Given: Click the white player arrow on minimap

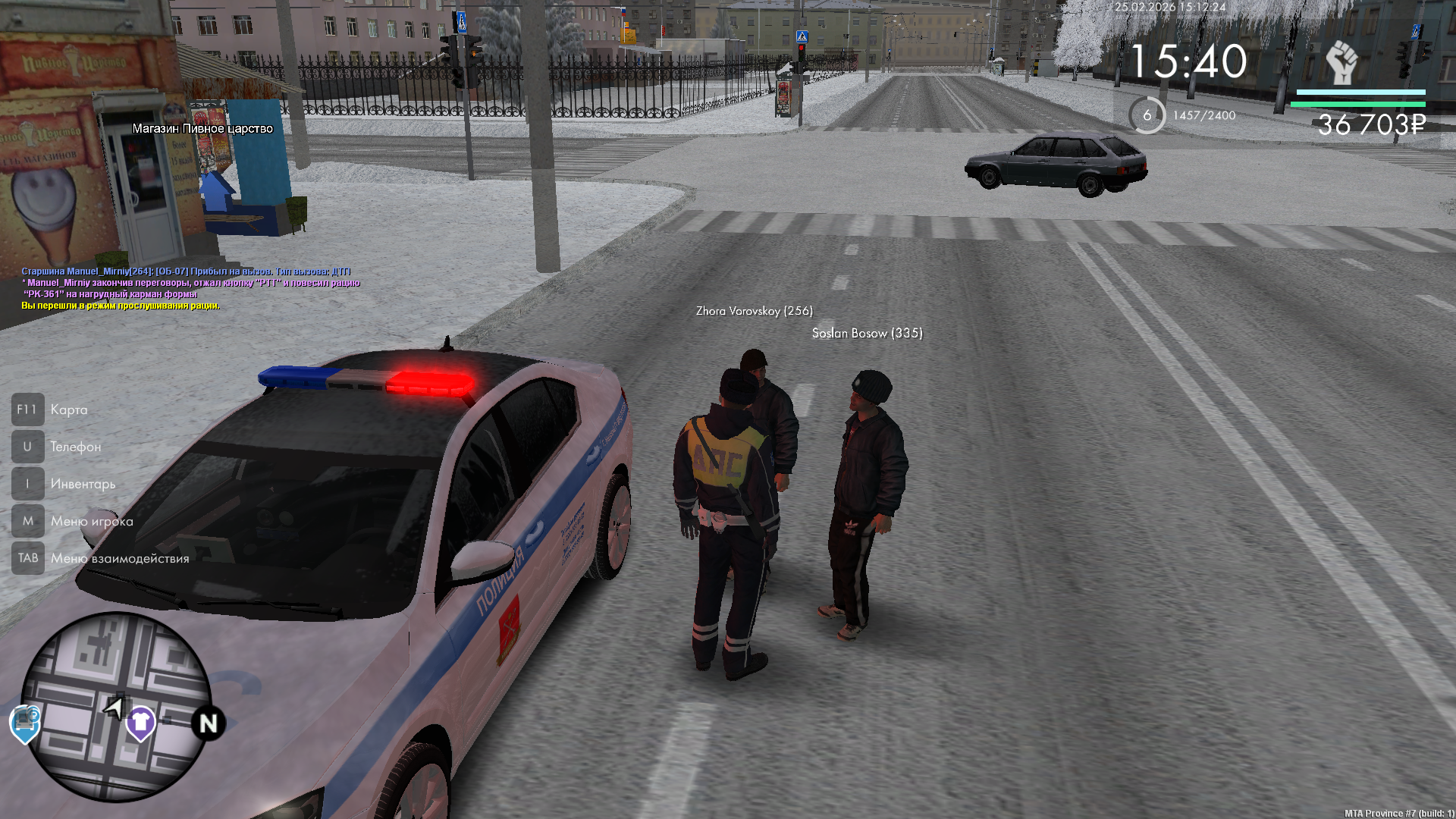Looking at the screenshot, I should tap(115, 708).
